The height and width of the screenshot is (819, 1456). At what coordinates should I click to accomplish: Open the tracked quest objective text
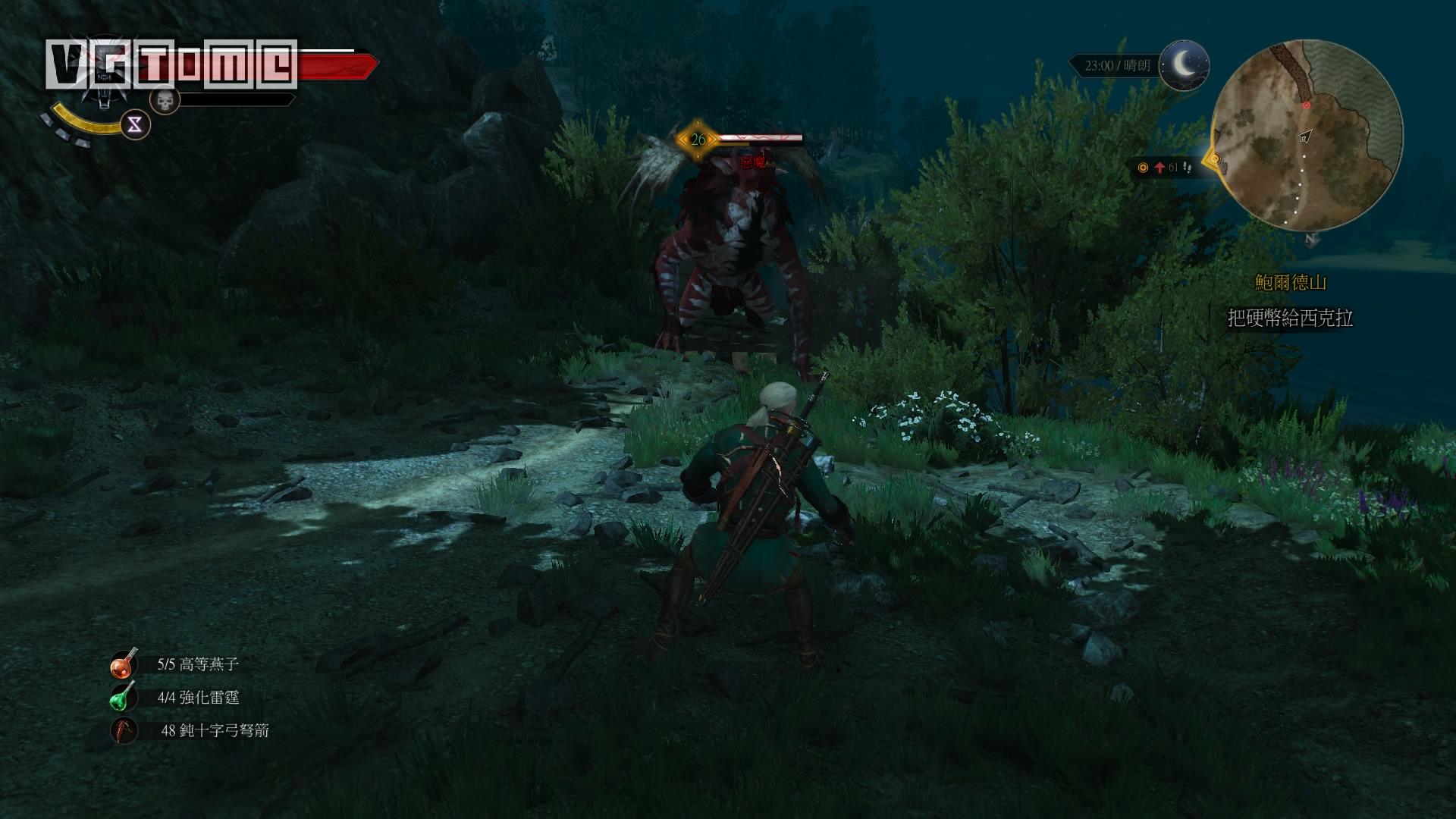[x=1290, y=318]
